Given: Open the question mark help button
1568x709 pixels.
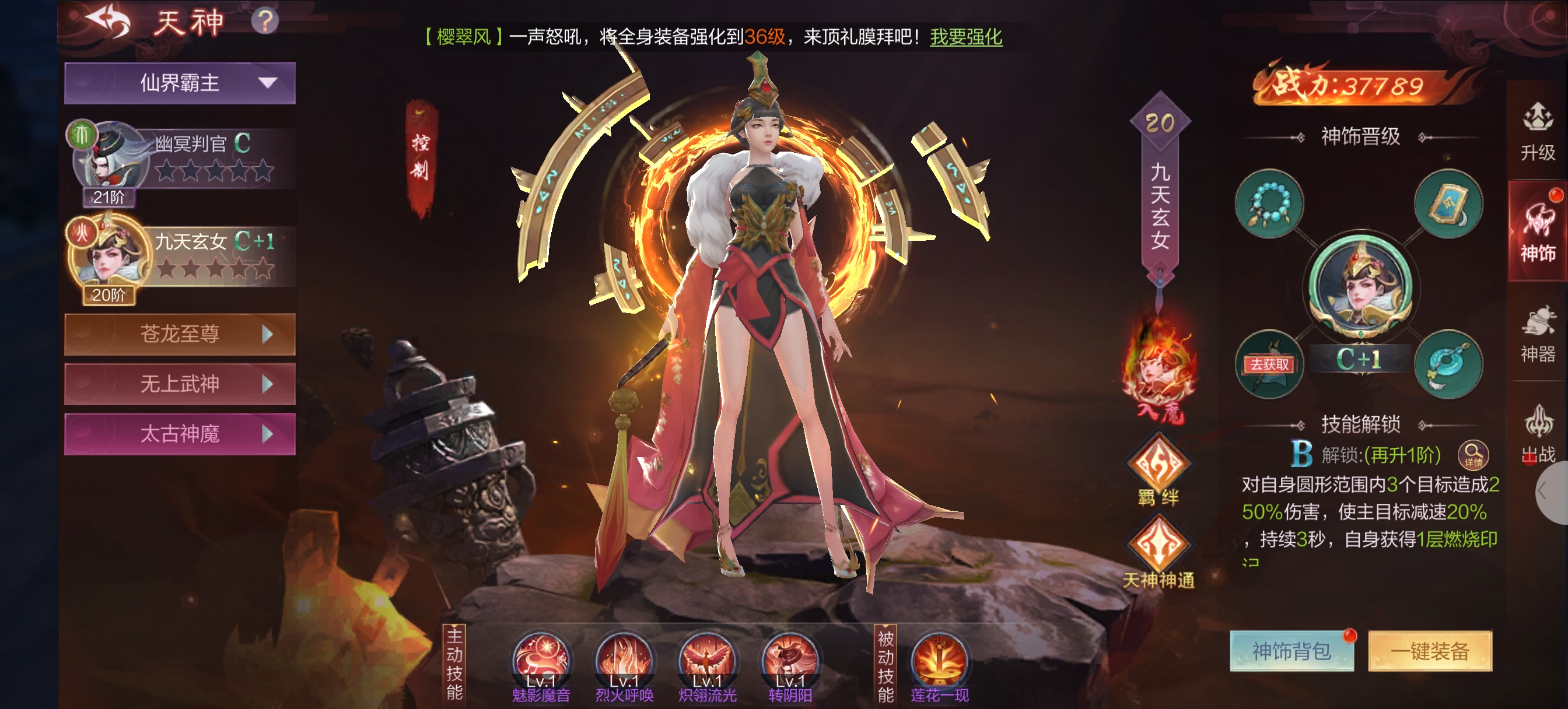Looking at the screenshot, I should [x=265, y=22].
